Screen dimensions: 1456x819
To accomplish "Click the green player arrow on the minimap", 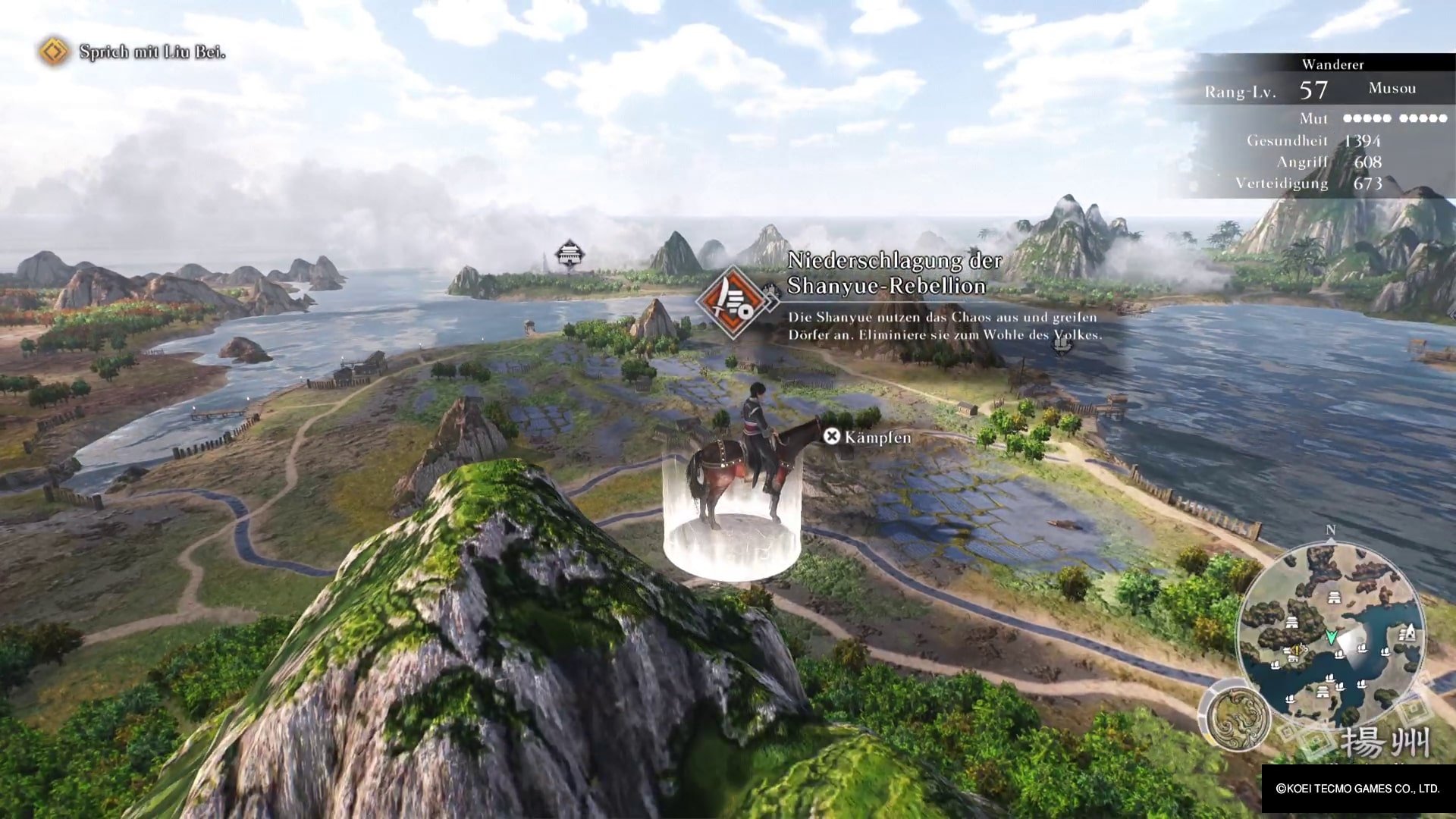I will click(x=1332, y=636).
